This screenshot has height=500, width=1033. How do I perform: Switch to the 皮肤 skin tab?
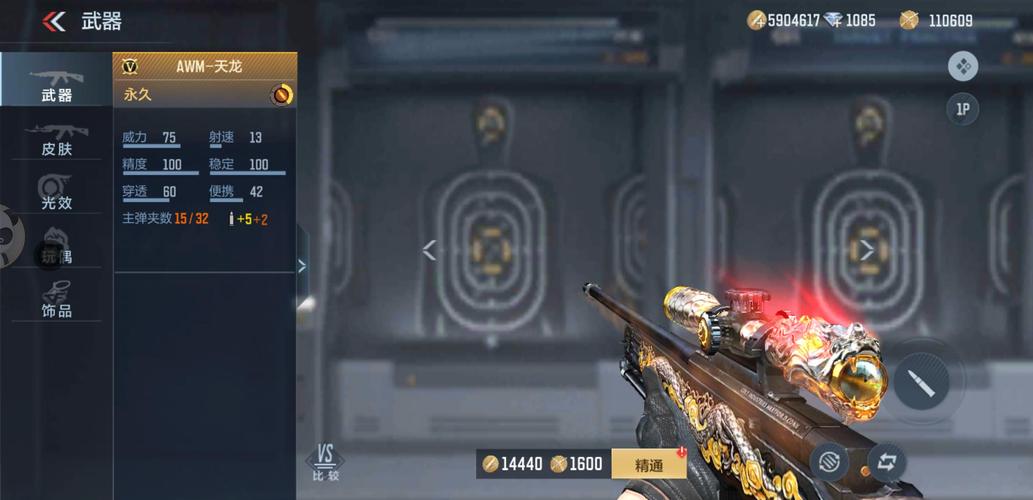(56, 139)
